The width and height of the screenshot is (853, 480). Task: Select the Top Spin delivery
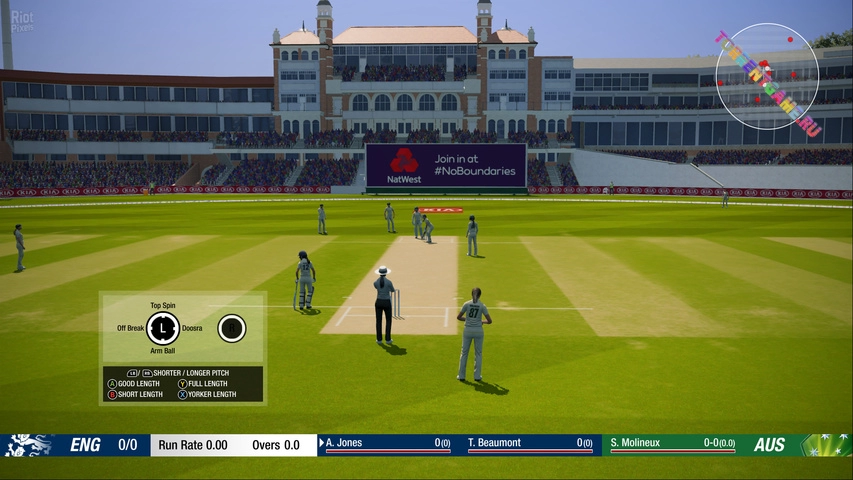point(162,305)
